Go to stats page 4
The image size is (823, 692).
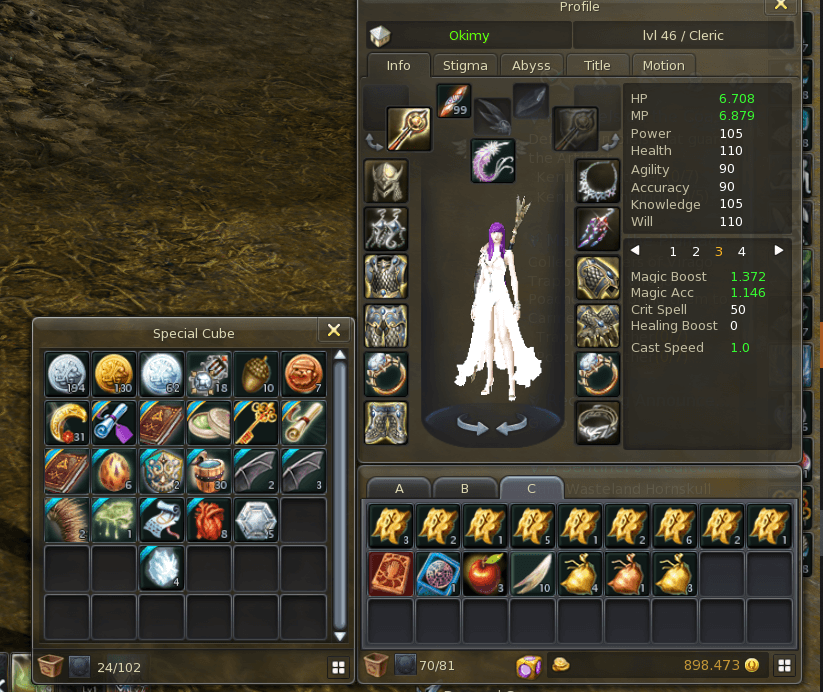[741, 252]
